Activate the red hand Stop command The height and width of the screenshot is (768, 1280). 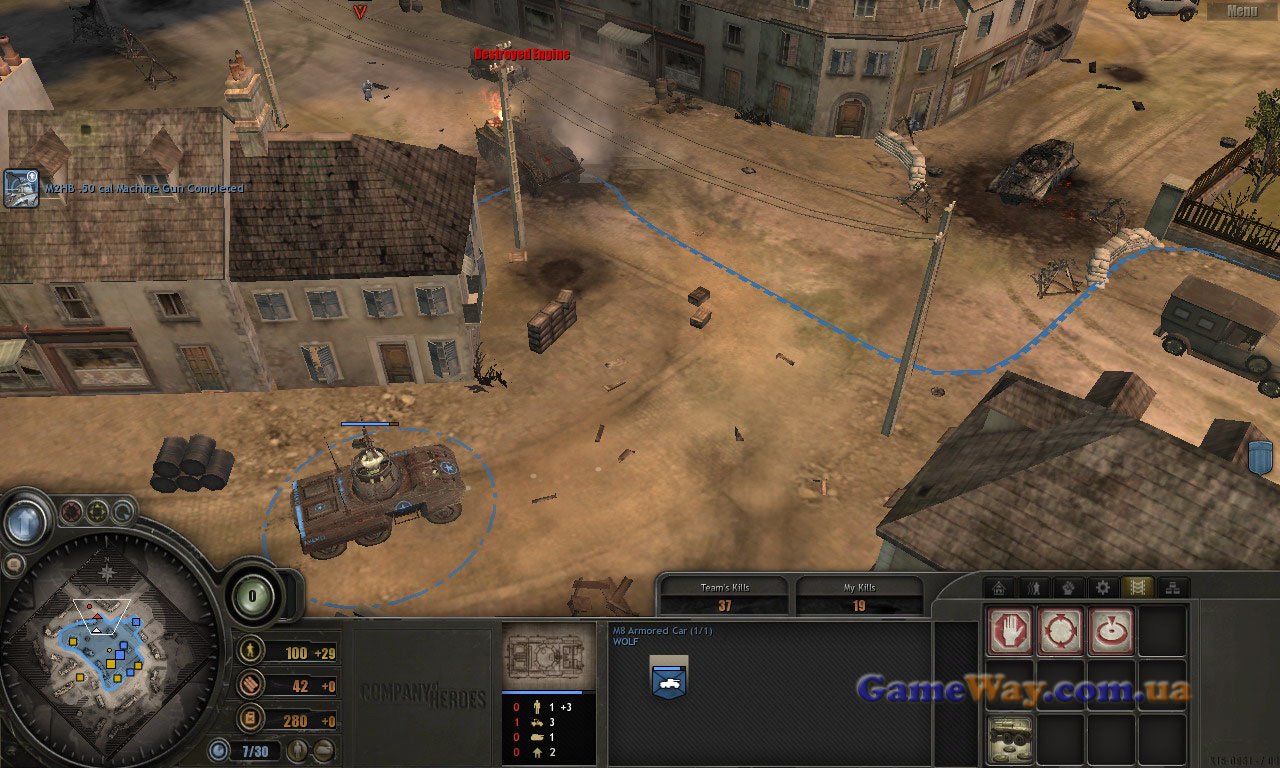pyautogui.click(x=1007, y=631)
